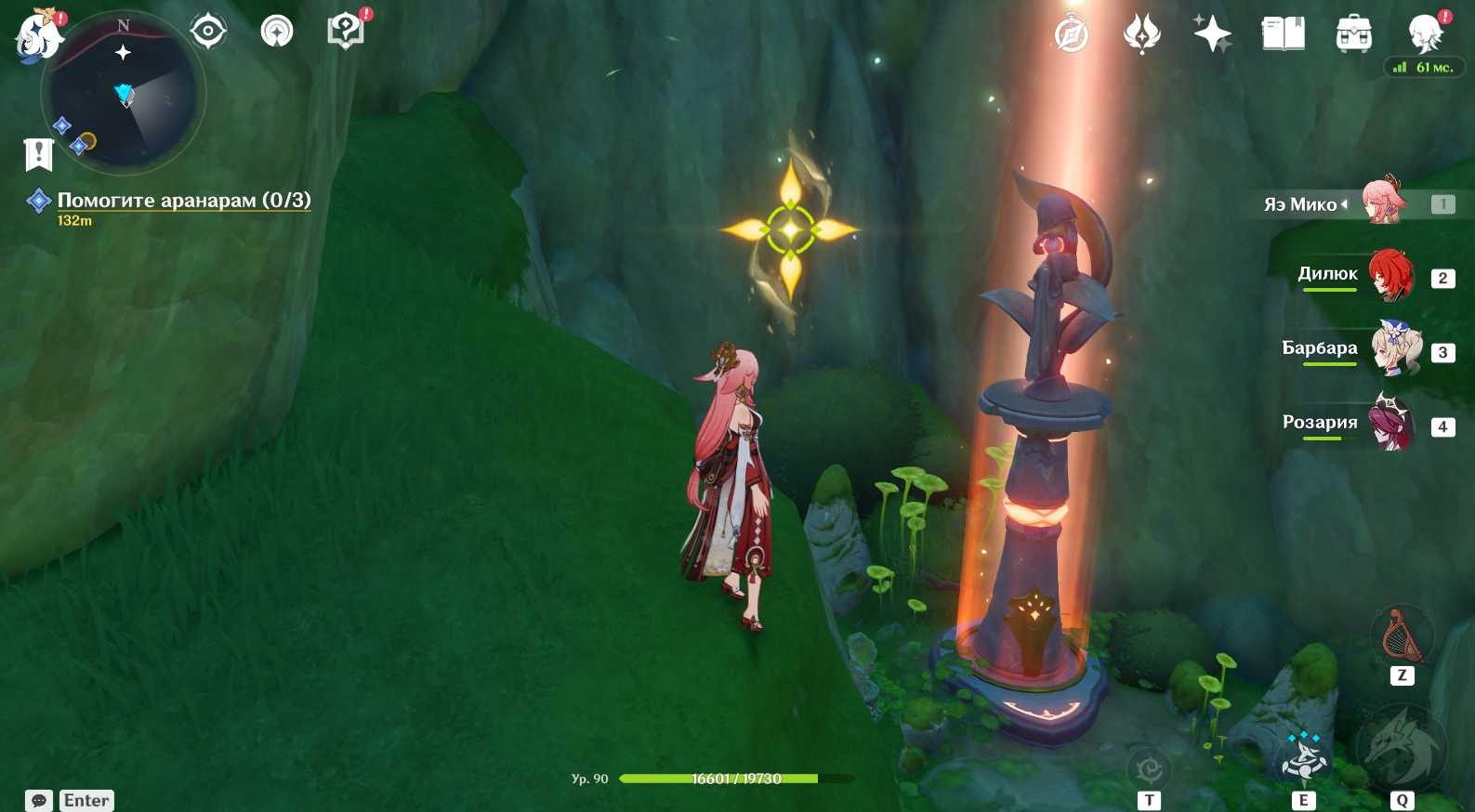Viewport: 1475px width, 812px height.
Task: Open the target-shaped icon beside the minimap
Action: pyautogui.click(x=208, y=32)
